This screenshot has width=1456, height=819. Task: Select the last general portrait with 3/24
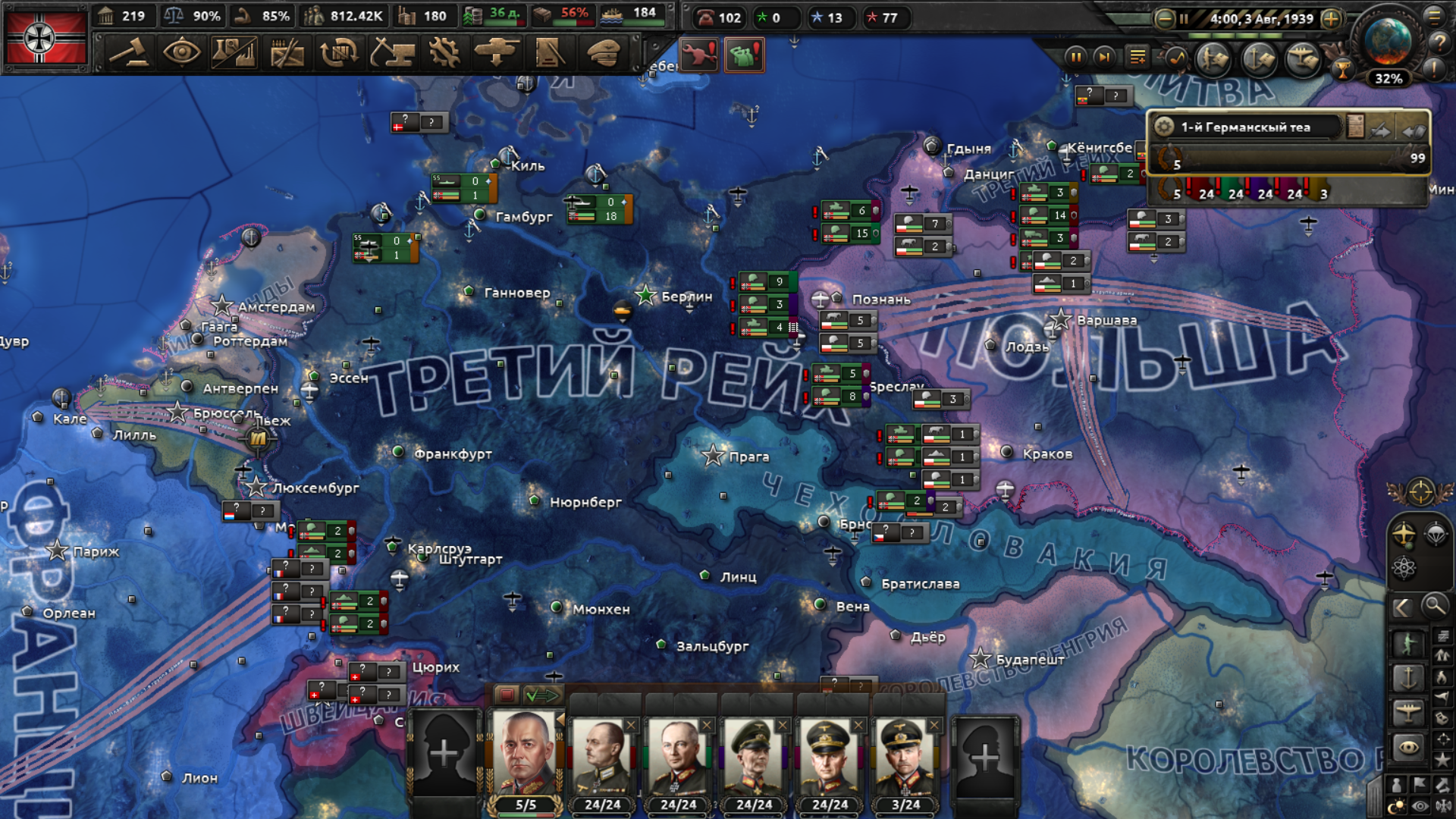(x=905, y=758)
